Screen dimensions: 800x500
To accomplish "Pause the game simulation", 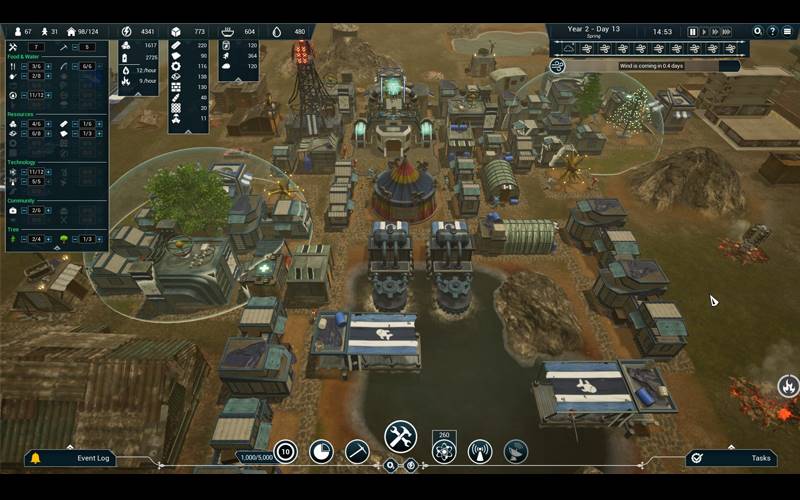I will (x=692, y=32).
